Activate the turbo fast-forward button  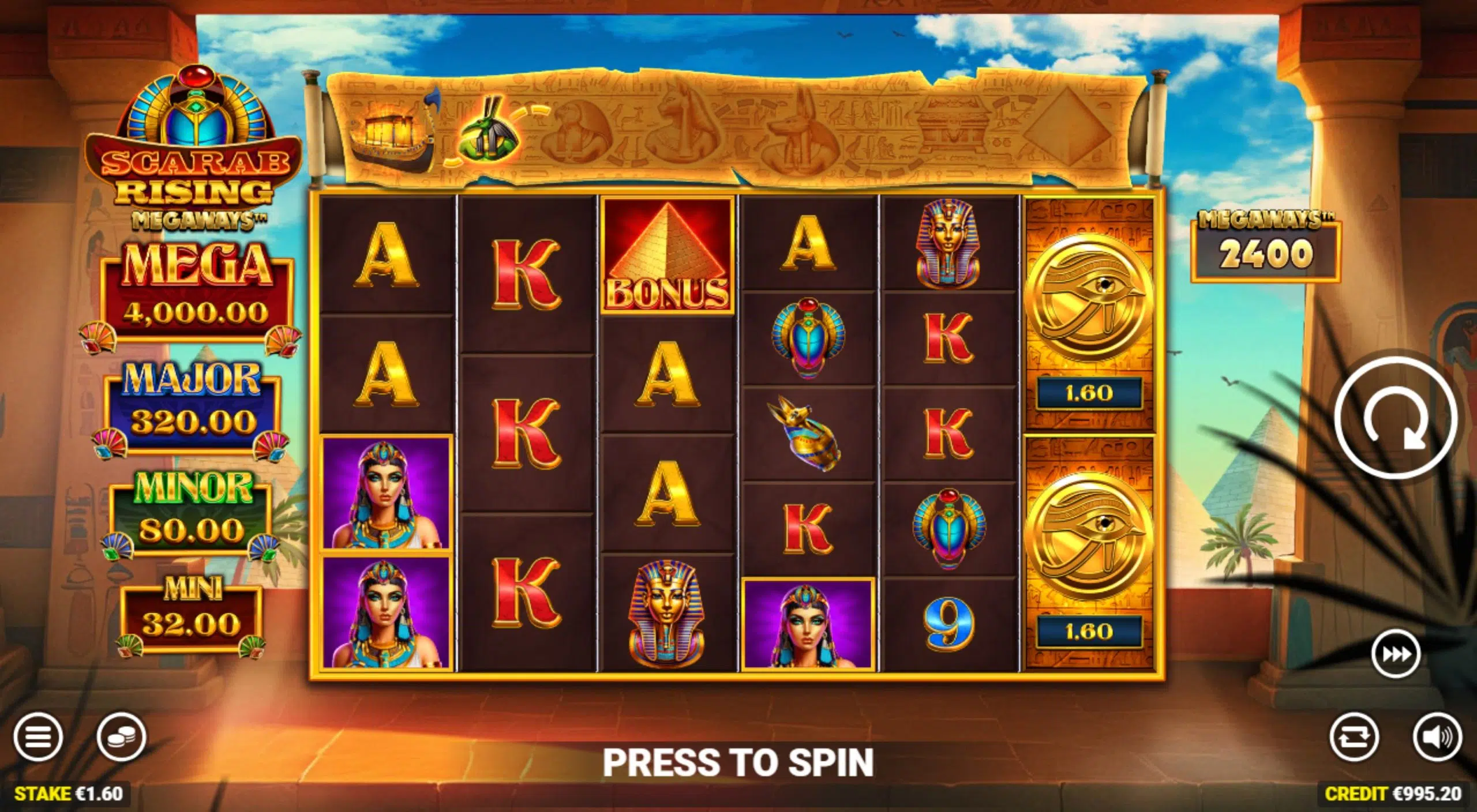tap(1395, 655)
